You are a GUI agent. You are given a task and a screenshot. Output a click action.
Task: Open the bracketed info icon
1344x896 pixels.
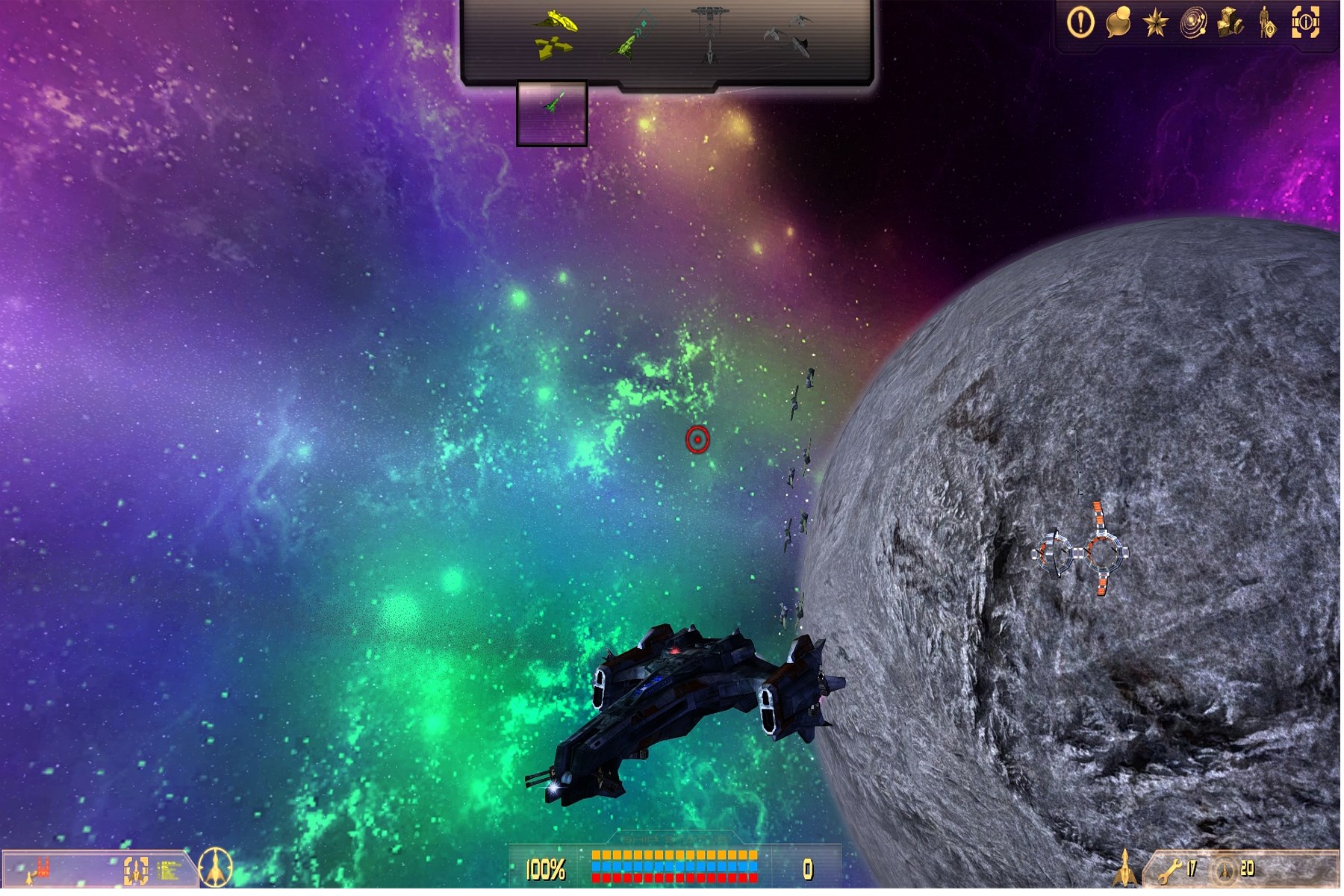[x=1305, y=22]
